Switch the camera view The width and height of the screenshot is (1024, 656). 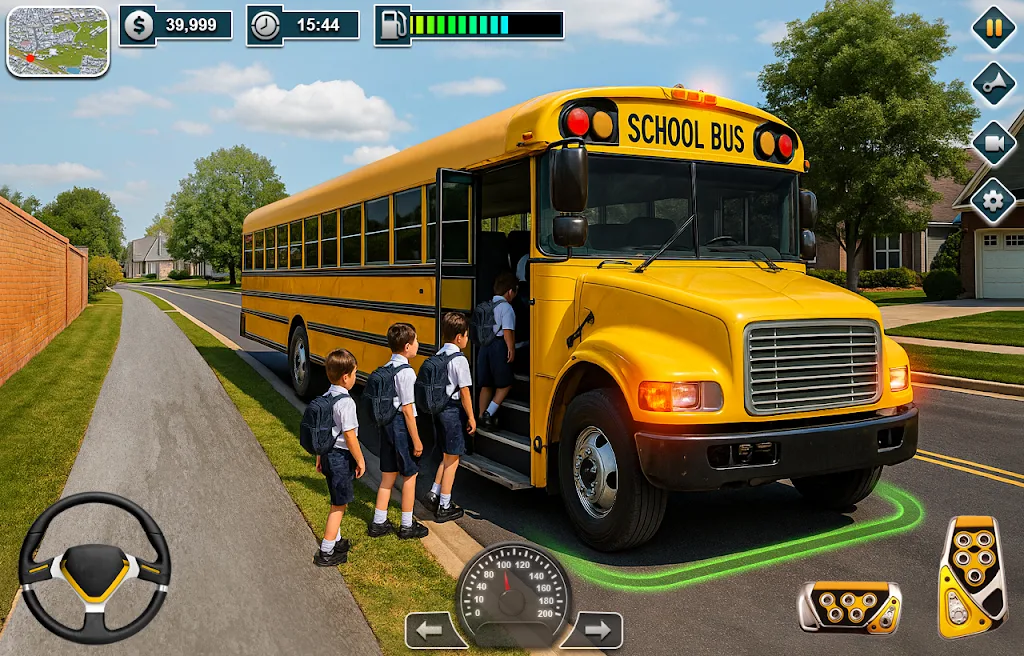click(x=993, y=143)
